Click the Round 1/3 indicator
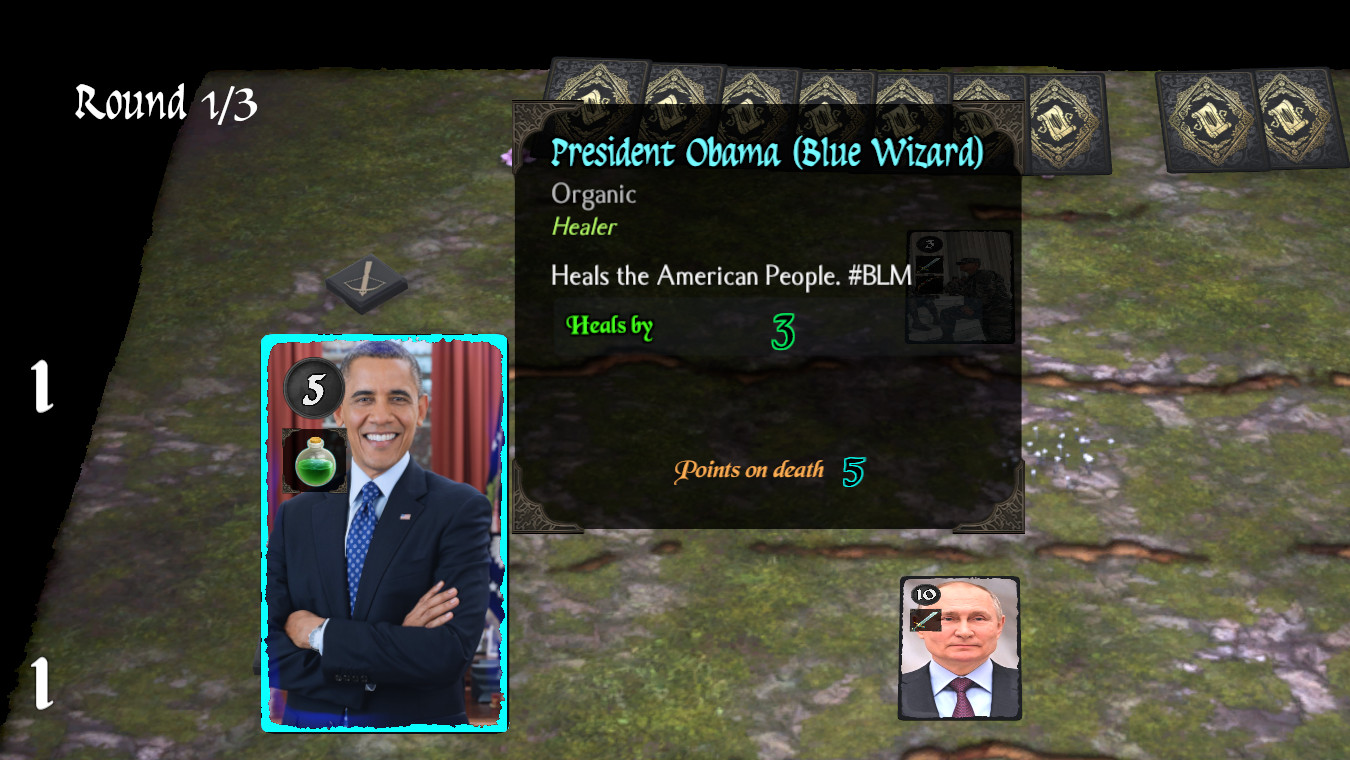1350x760 pixels. tap(166, 101)
